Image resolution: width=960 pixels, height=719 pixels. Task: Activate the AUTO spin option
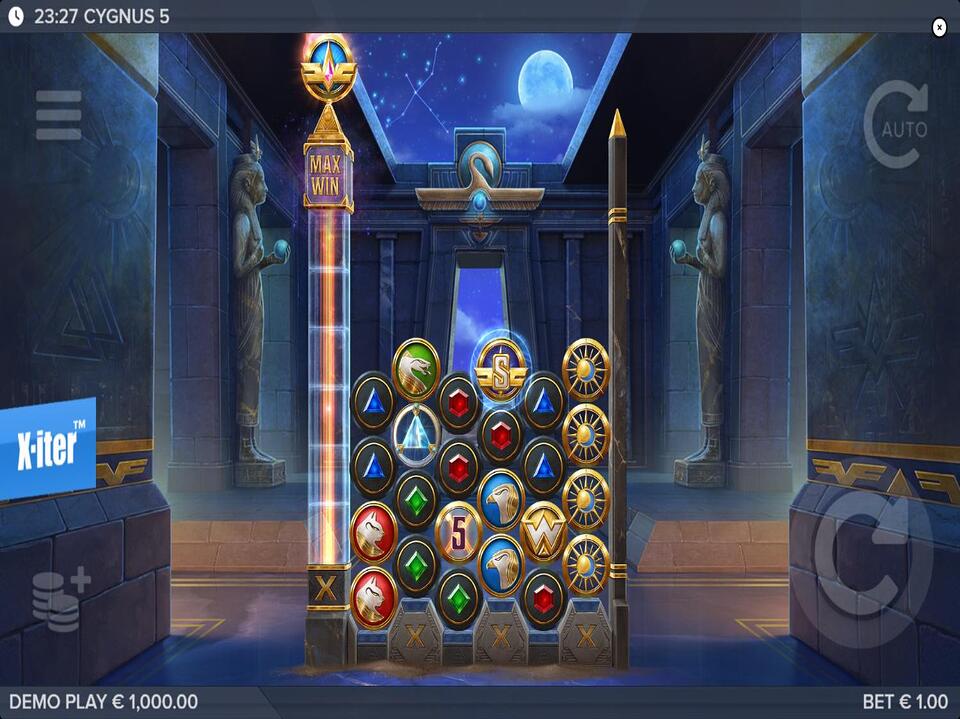click(x=895, y=126)
